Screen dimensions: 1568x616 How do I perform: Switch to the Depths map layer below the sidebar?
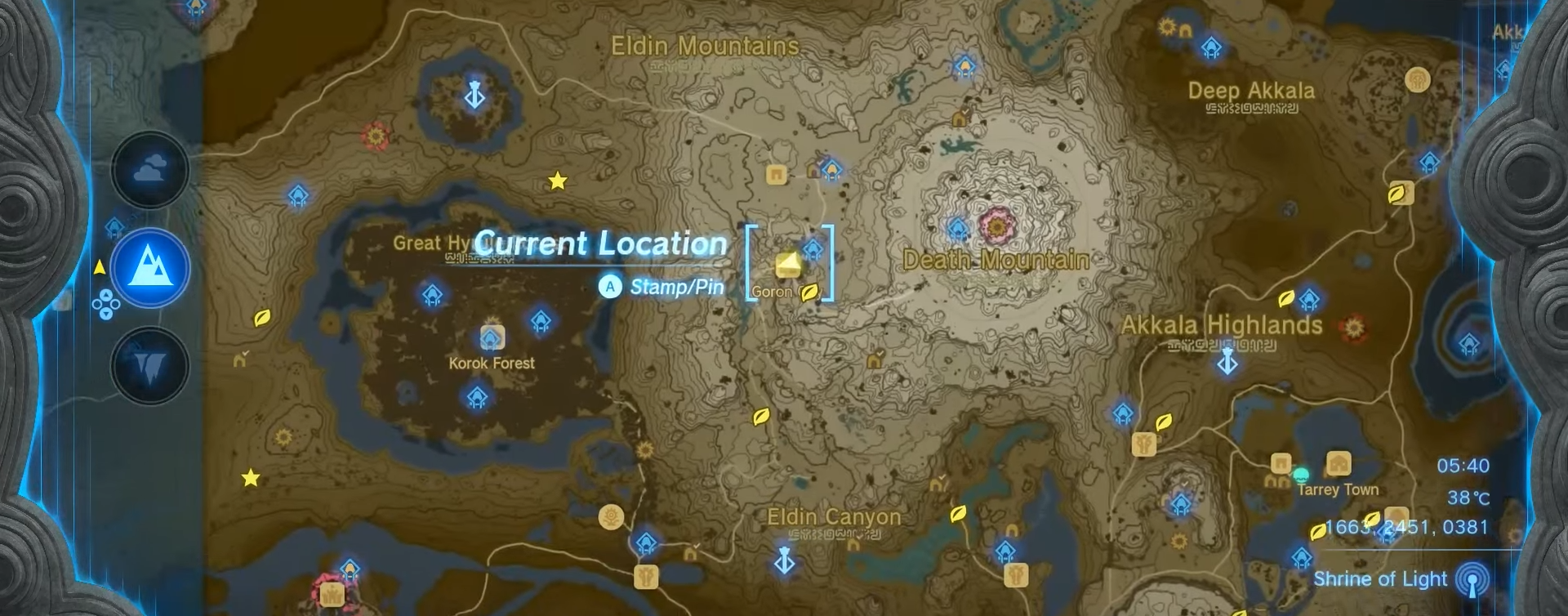[x=150, y=365]
